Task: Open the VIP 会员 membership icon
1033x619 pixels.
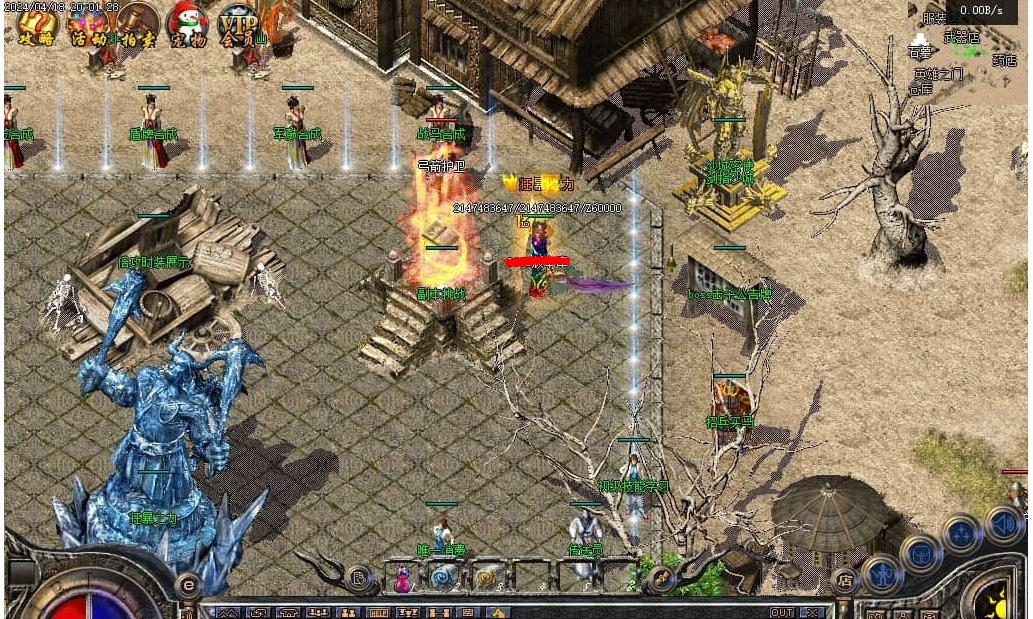Action: coord(239,25)
